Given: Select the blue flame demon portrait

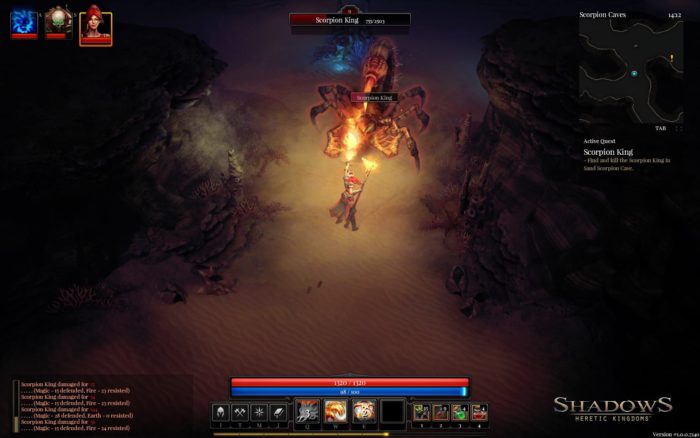Looking at the screenshot, I should point(24,23).
